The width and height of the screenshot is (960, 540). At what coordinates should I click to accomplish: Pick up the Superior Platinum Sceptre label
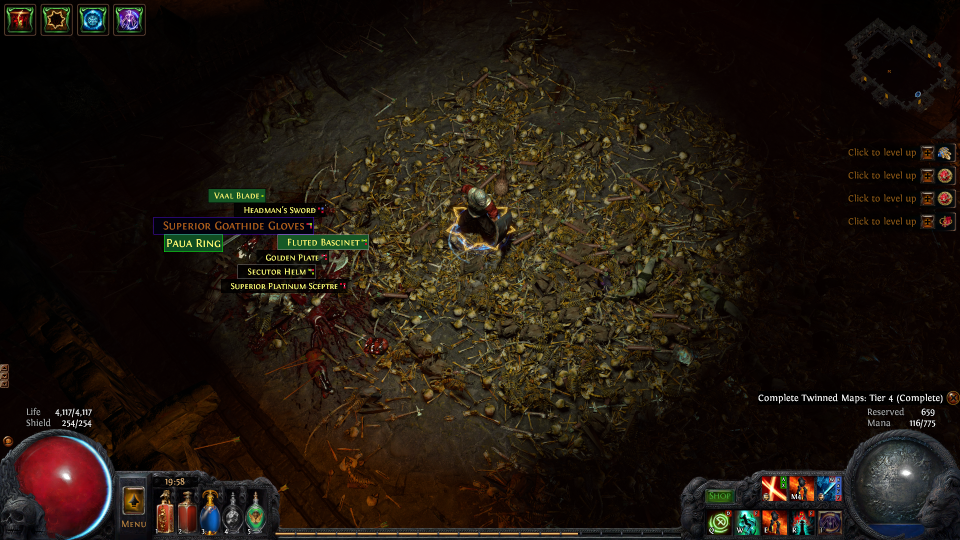[283, 286]
